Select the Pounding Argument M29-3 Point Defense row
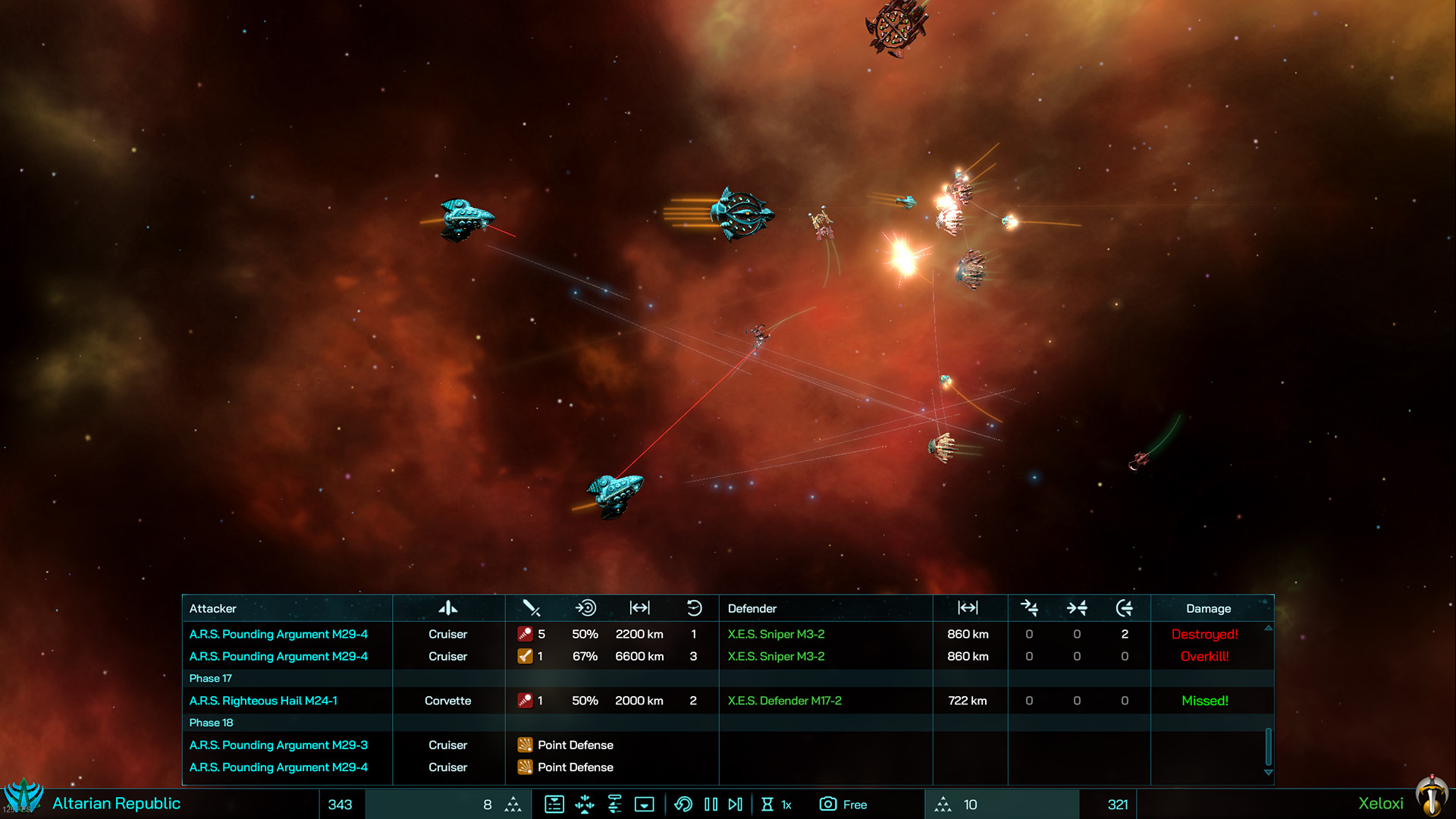The height and width of the screenshot is (819, 1456). [x=278, y=745]
